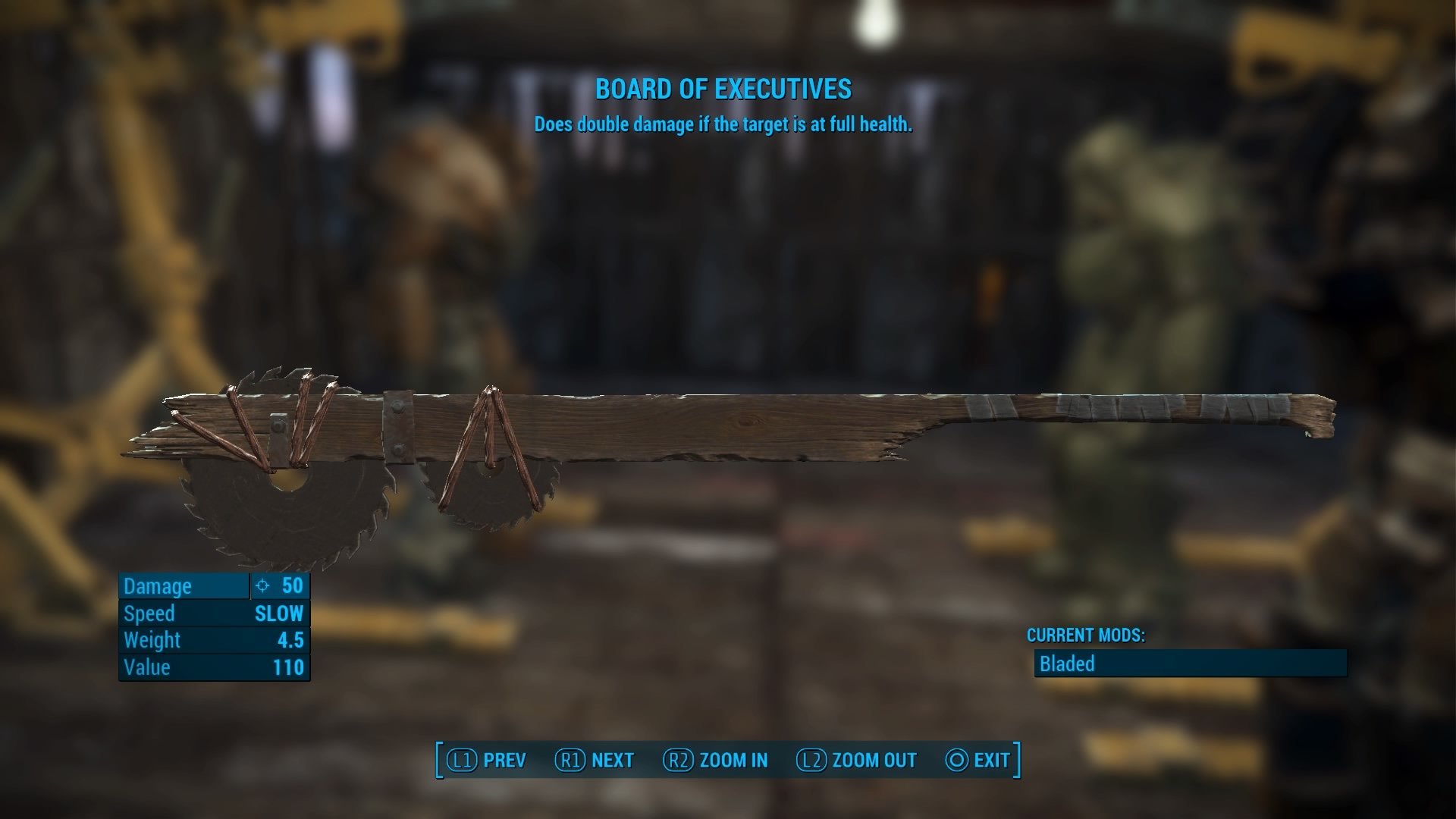
Task: Show the NEXT item
Action: (595, 760)
